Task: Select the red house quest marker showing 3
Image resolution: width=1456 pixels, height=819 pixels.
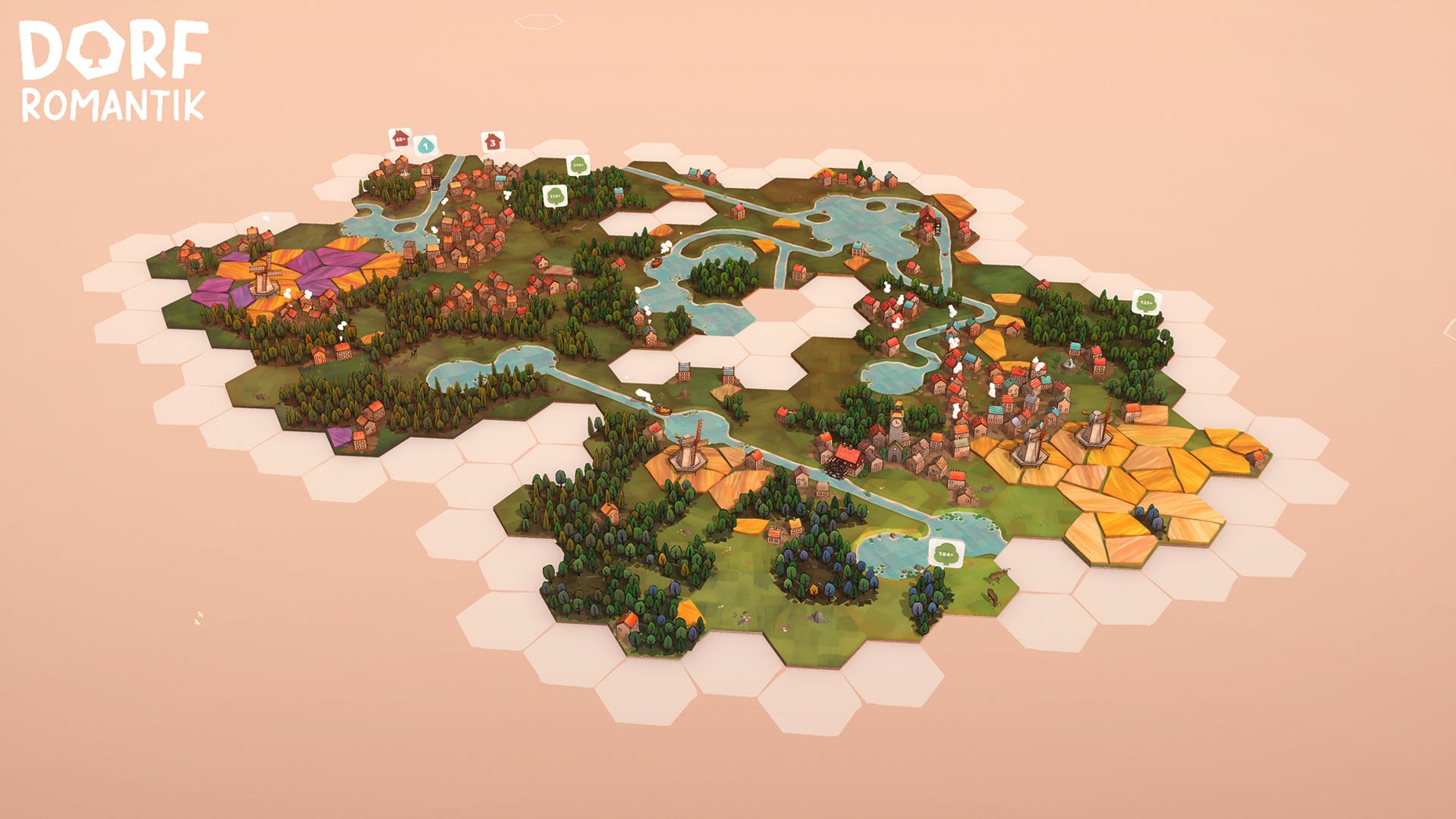Action: click(493, 142)
